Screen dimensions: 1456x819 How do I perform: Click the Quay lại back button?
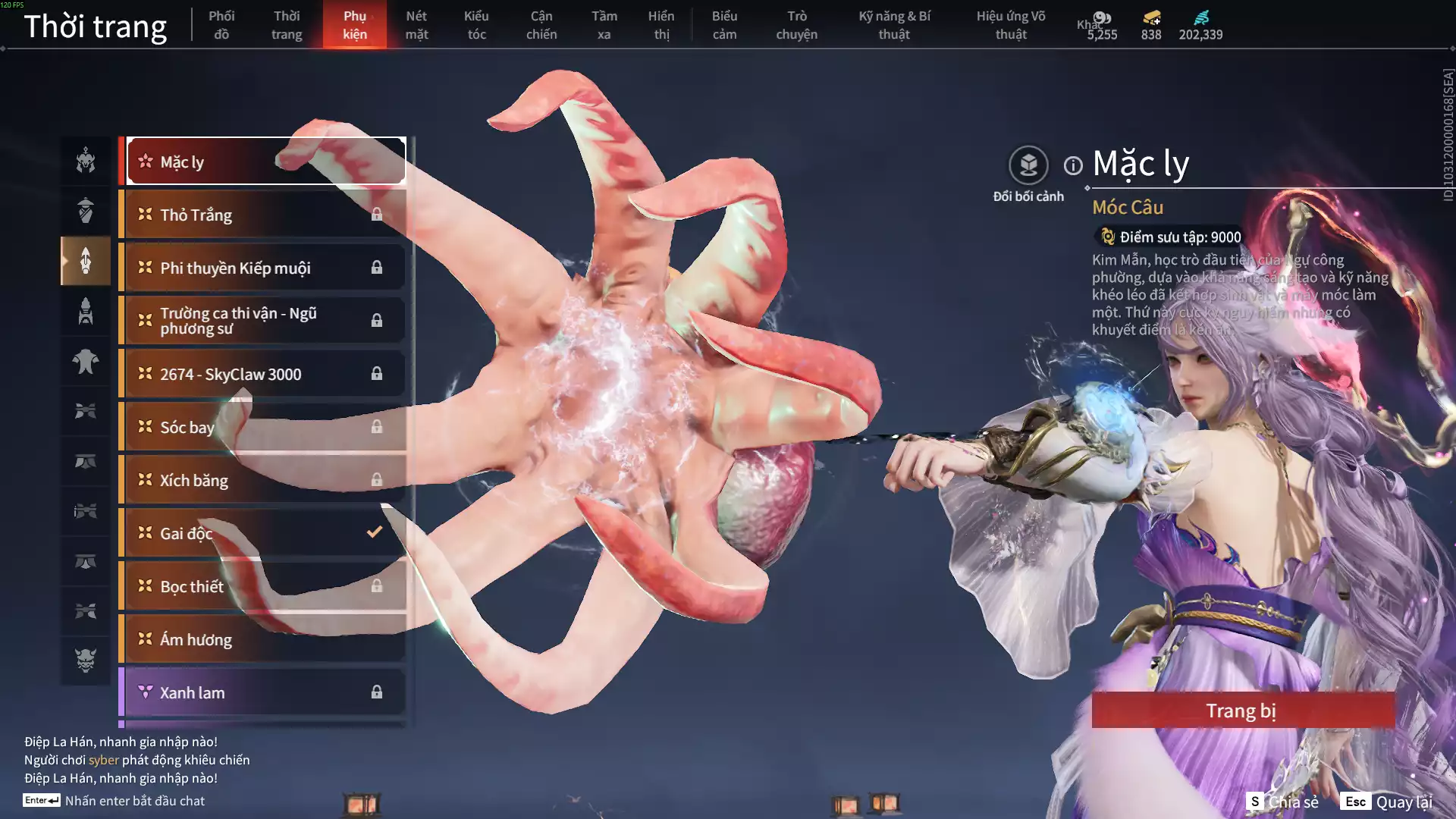(x=1388, y=802)
